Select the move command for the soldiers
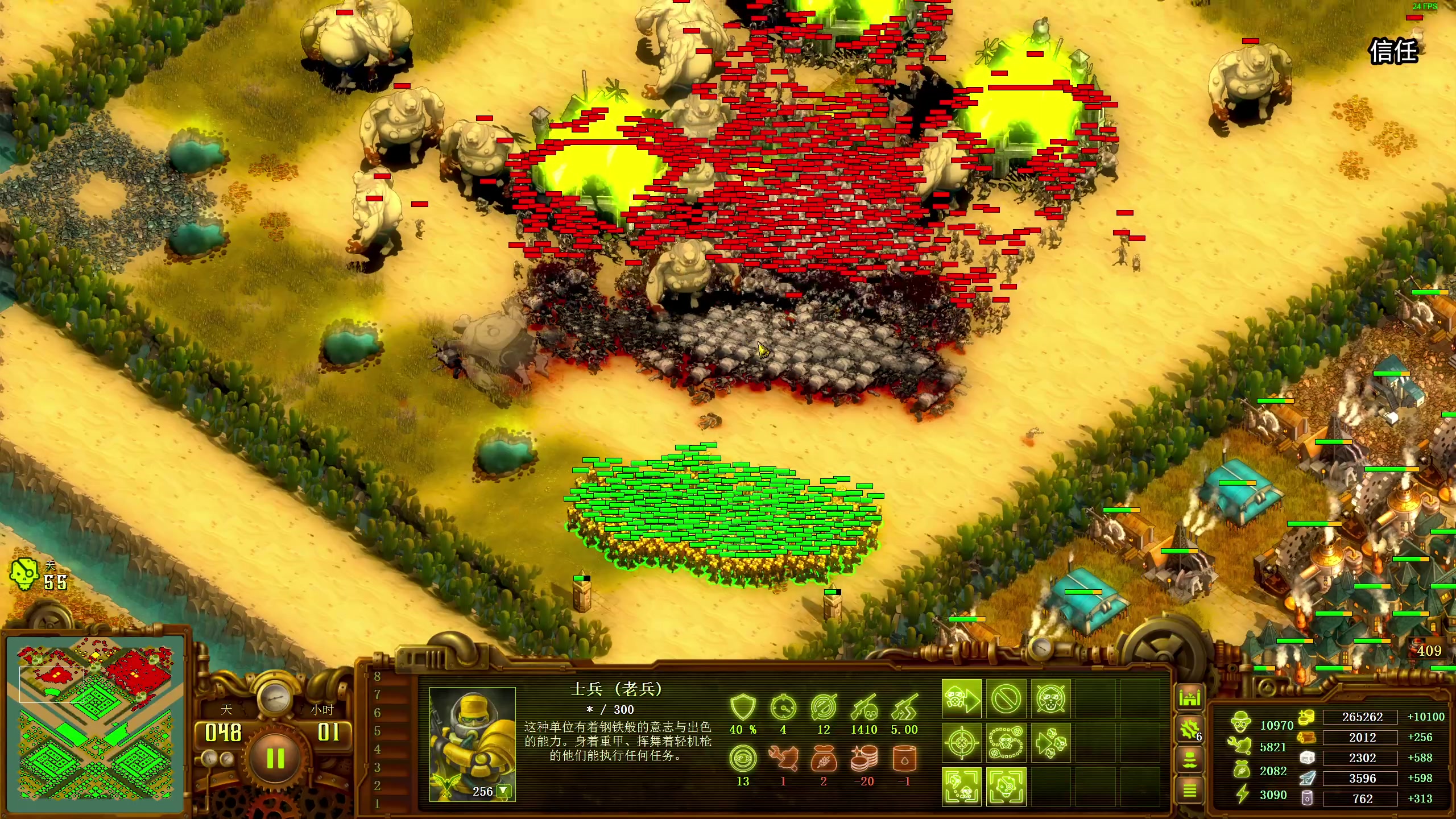Screen dimensions: 1456x819 tap(961, 698)
